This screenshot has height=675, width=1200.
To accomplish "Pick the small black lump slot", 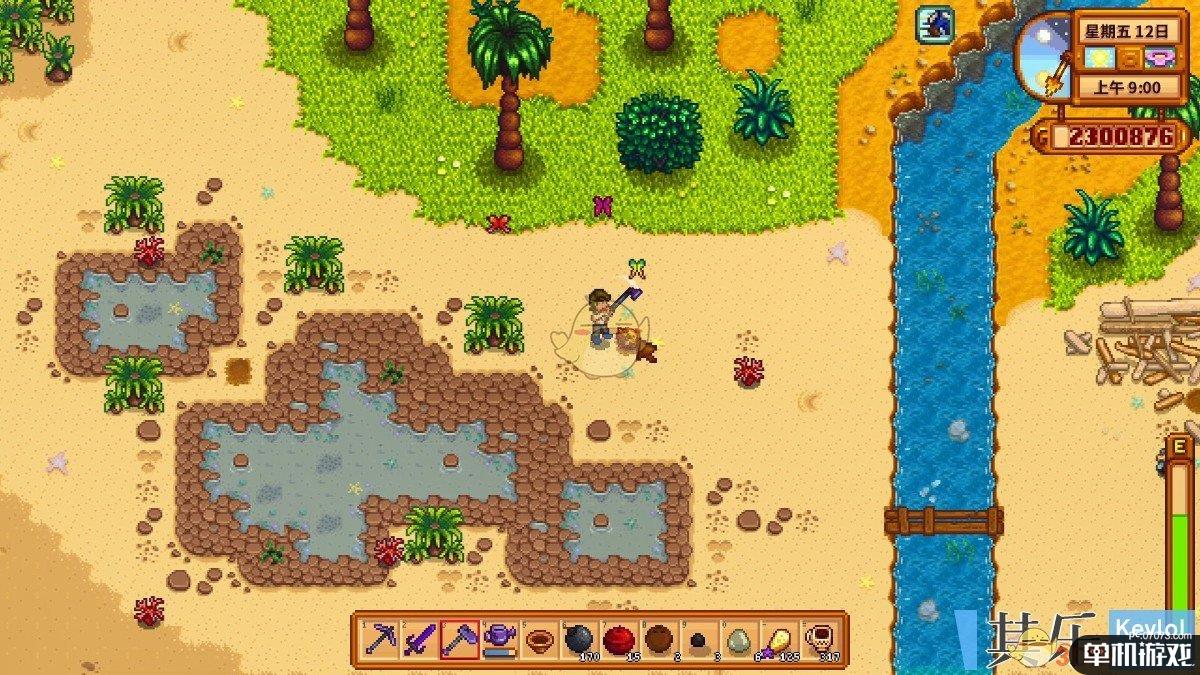I will (699, 639).
